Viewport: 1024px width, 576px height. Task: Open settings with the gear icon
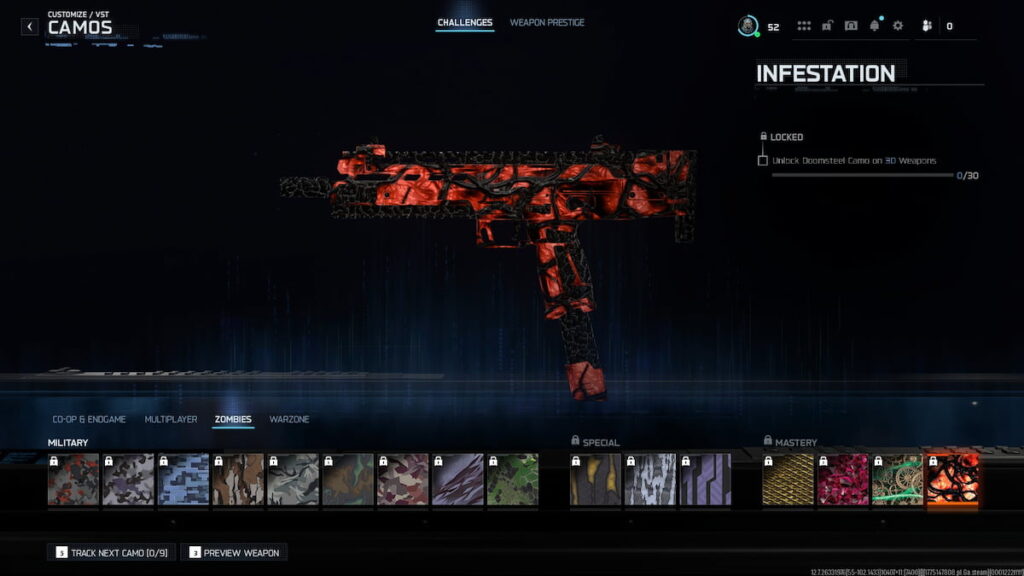(898, 26)
